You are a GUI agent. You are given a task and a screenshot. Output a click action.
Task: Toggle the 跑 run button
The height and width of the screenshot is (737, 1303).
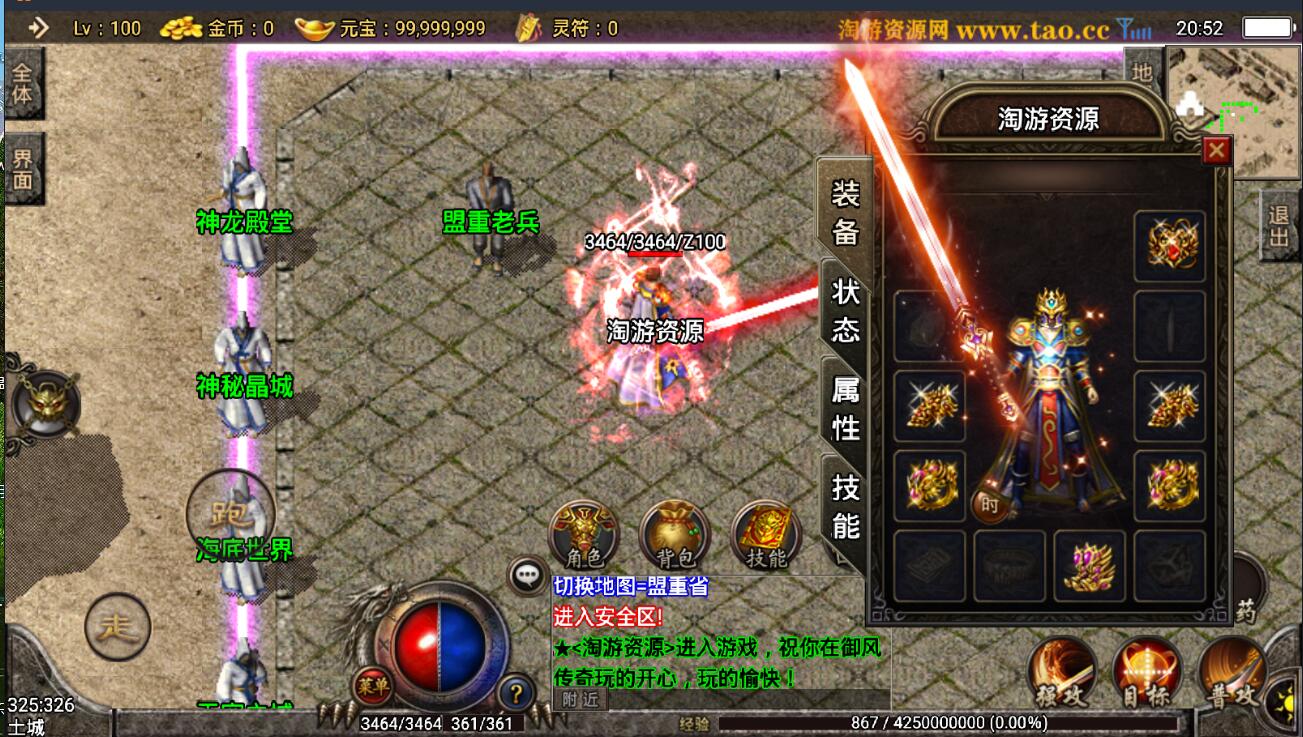[x=229, y=513]
